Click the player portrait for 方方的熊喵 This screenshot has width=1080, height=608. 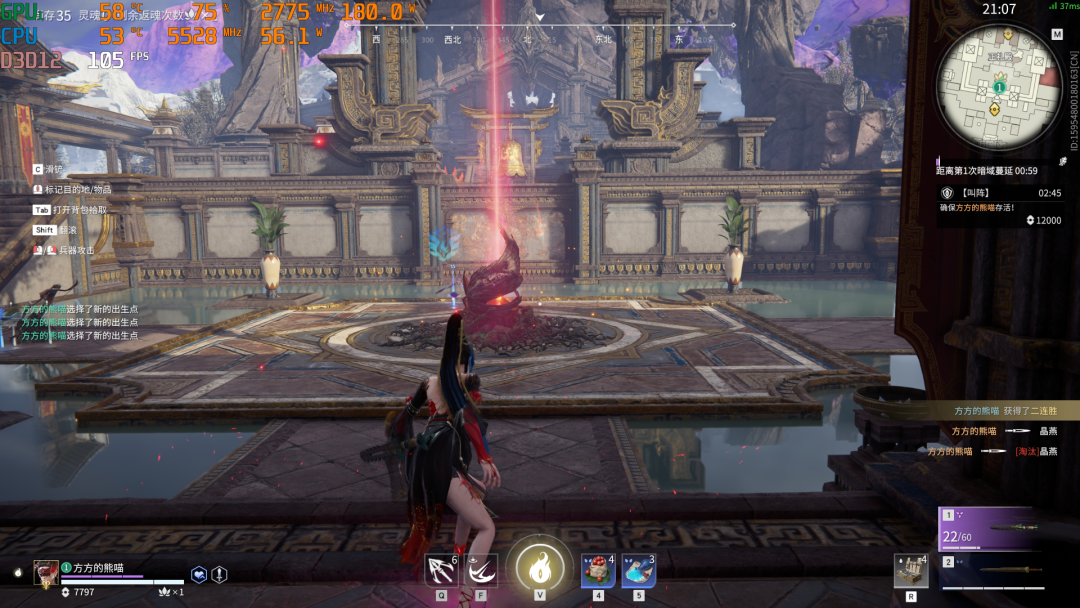point(46,572)
